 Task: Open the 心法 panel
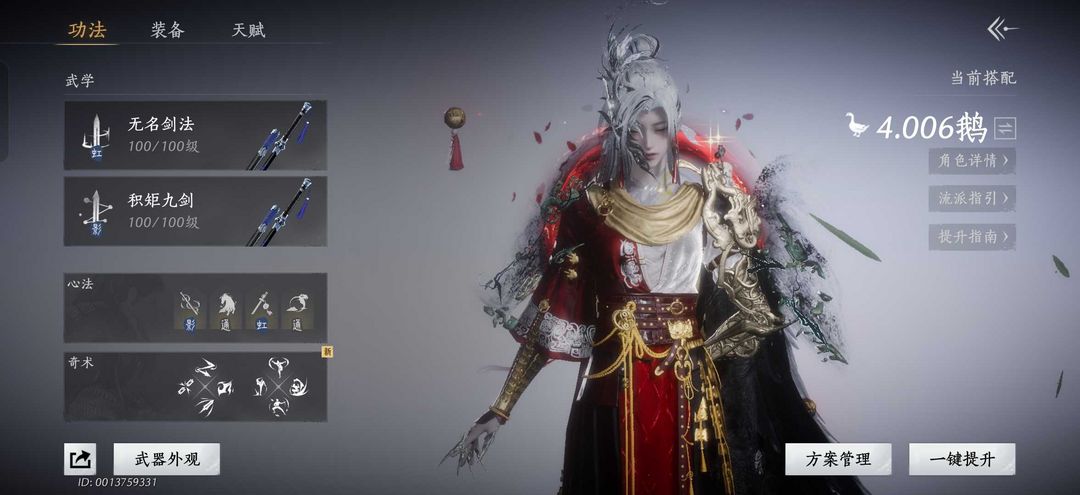click(195, 307)
